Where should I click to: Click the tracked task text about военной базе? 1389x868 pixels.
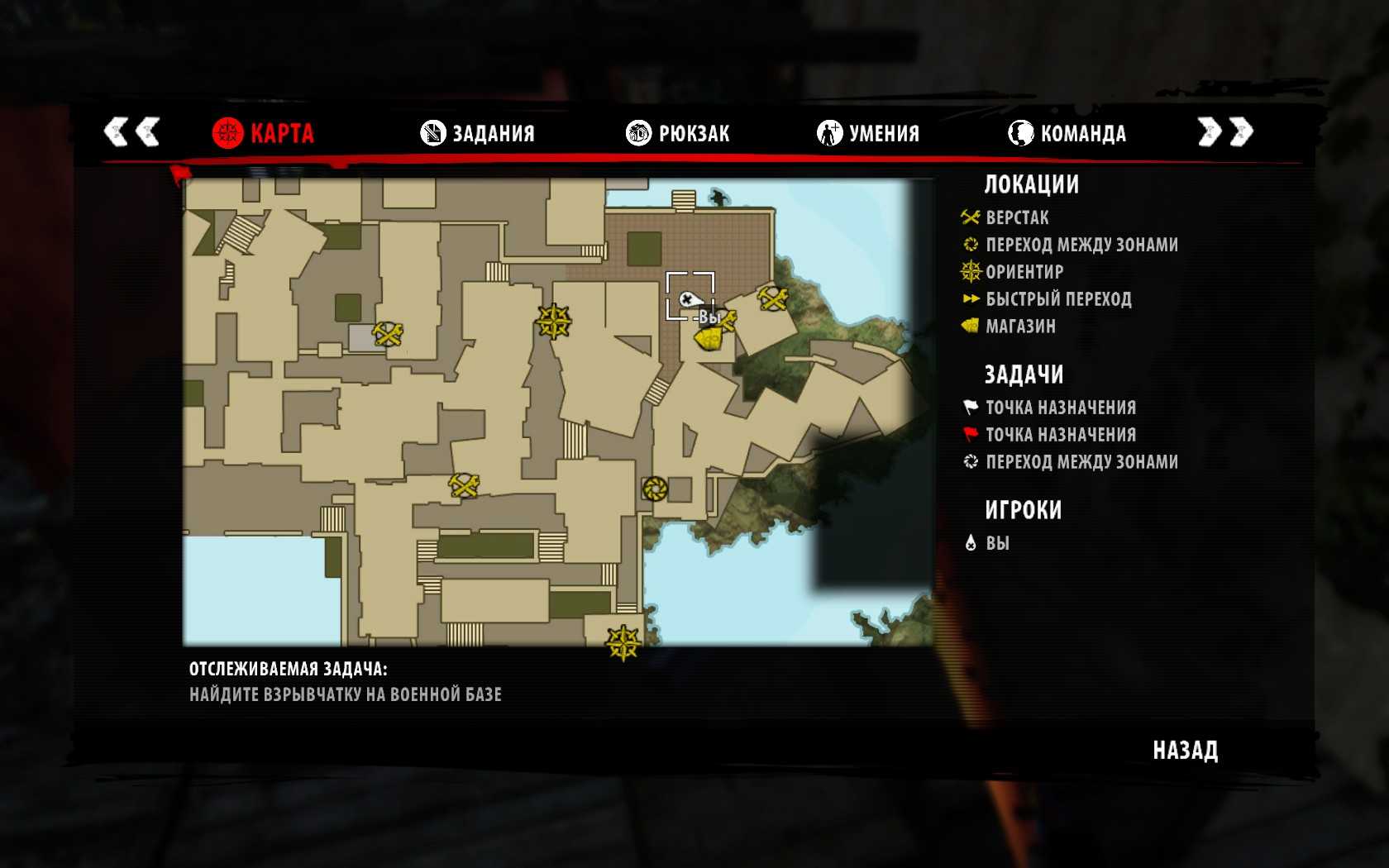[346, 694]
